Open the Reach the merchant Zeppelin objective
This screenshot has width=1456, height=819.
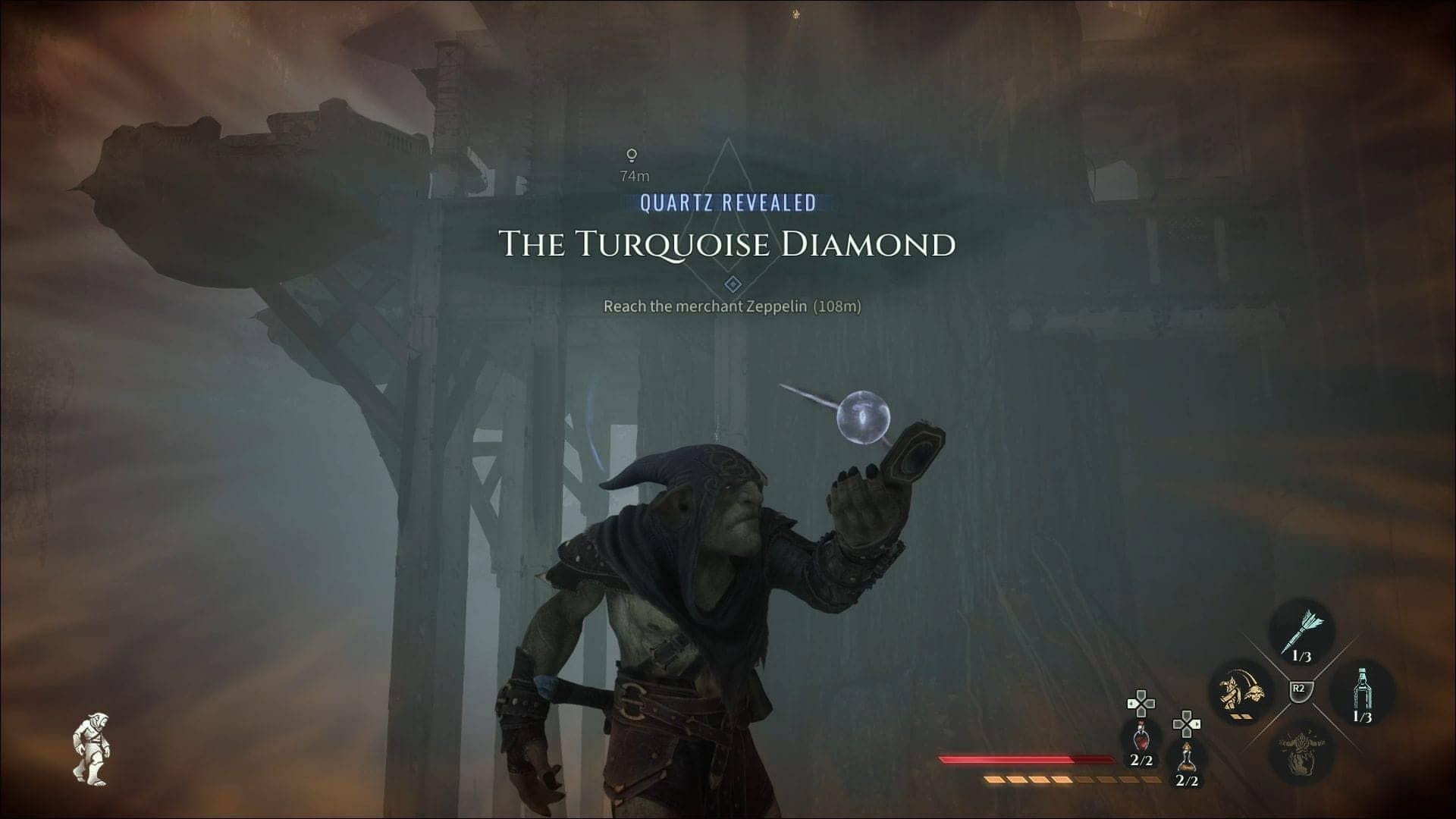point(734,306)
